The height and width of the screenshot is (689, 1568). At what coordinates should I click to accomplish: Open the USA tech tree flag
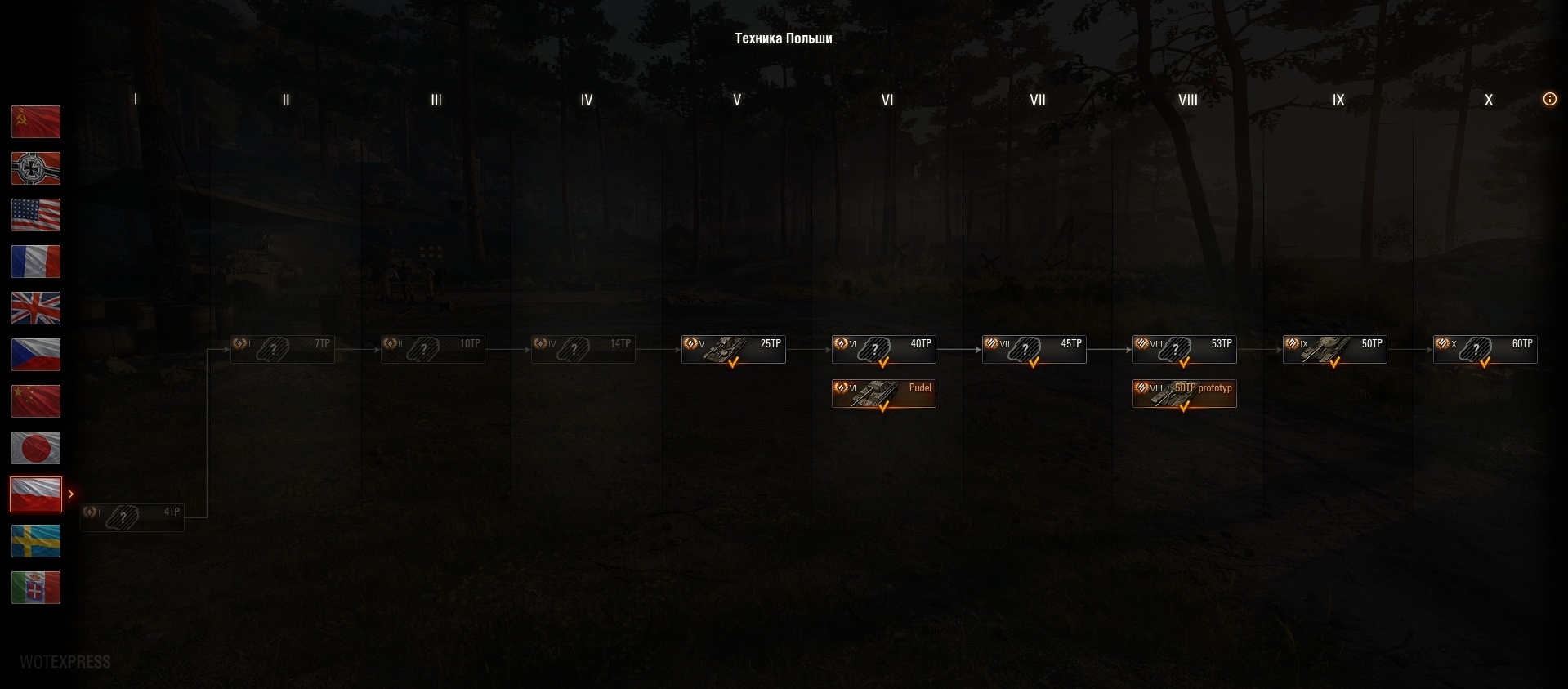(x=36, y=215)
